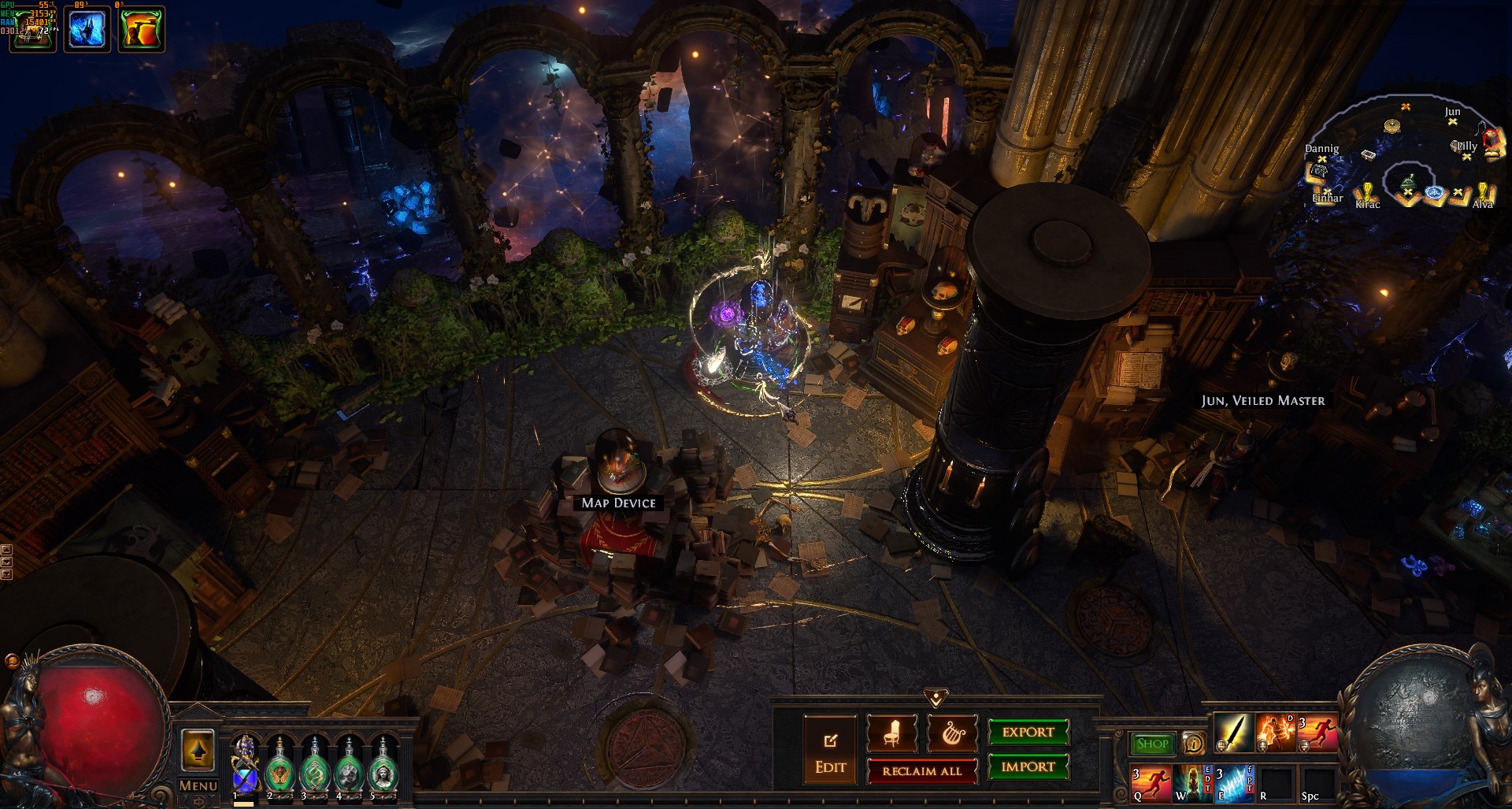The height and width of the screenshot is (809, 1512).
Task: Click the golden arrow level-up button
Action: pos(198,750)
